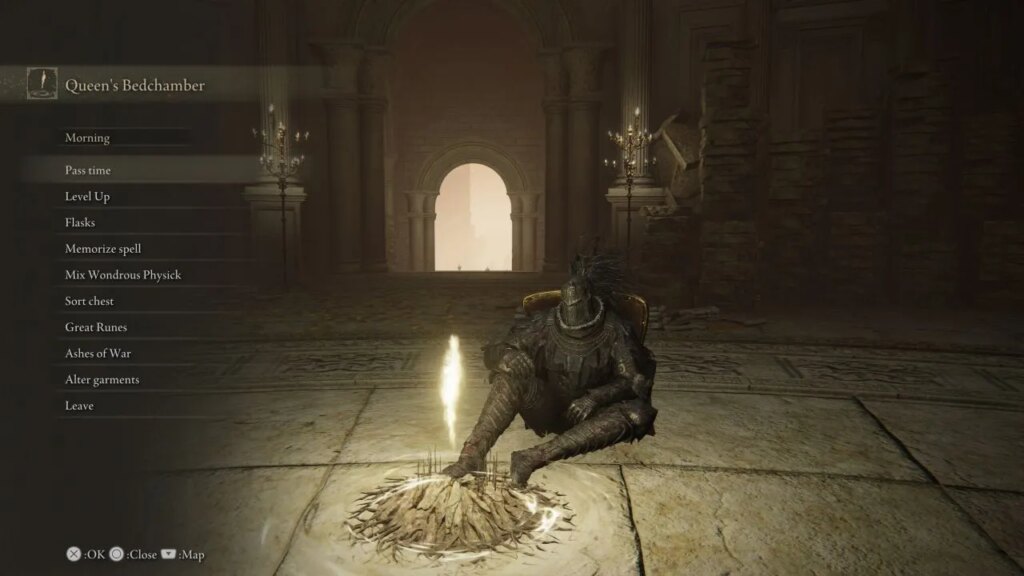
Task: Open the Sort chest option
Action: point(90,301)
